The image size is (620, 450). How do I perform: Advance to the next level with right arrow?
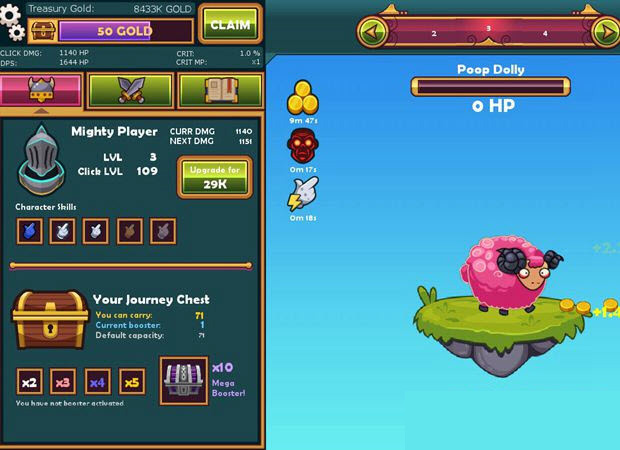604,31
